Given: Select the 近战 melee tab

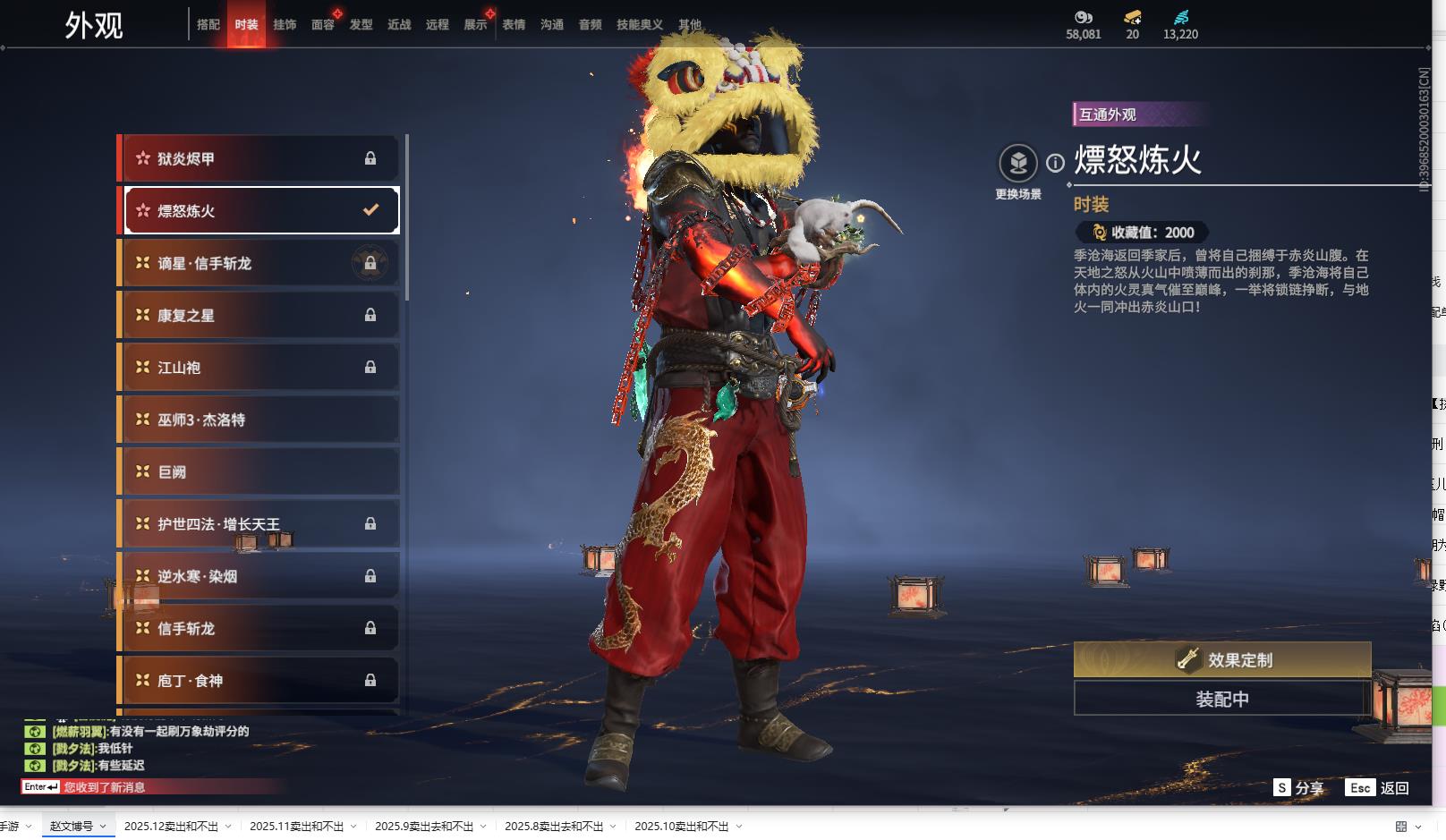Looking at the screenshot, I should tap(399, 25).
